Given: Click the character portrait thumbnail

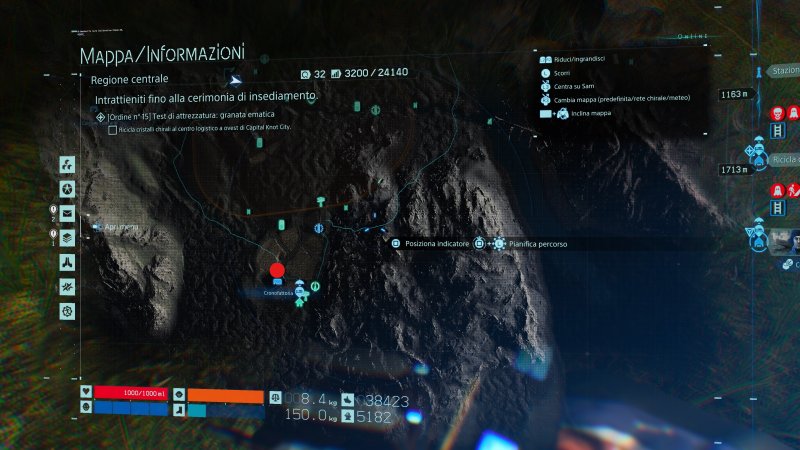Looking at the screenshot, I should [x=787, y=241].
